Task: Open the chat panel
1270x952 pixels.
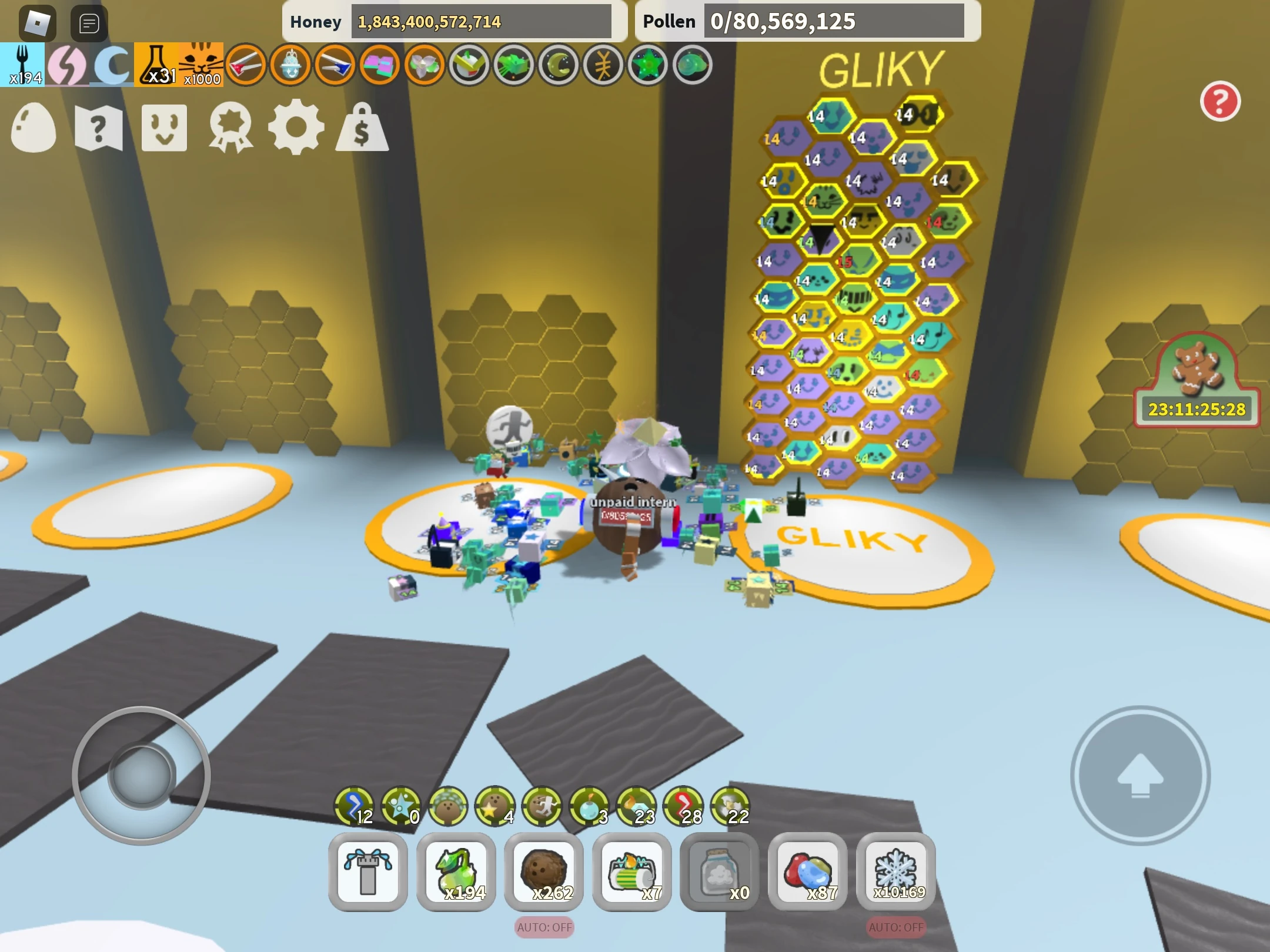Action: click(88, 22)
